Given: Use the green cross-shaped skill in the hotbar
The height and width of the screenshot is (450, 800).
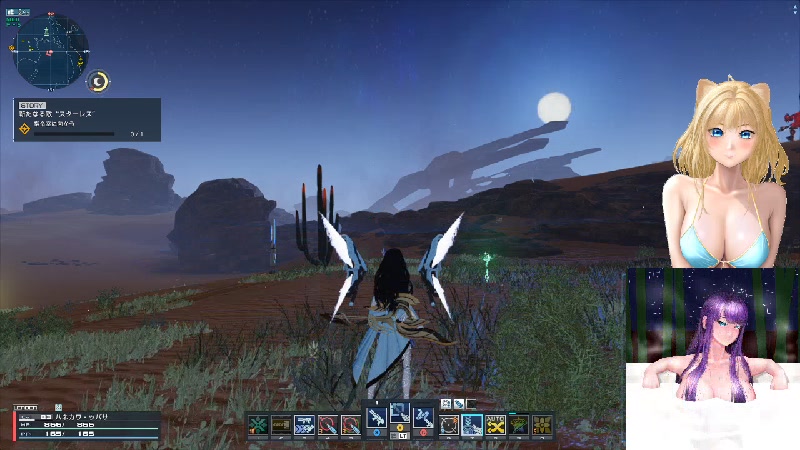Looking at the screenshot, I should point(259,425).
